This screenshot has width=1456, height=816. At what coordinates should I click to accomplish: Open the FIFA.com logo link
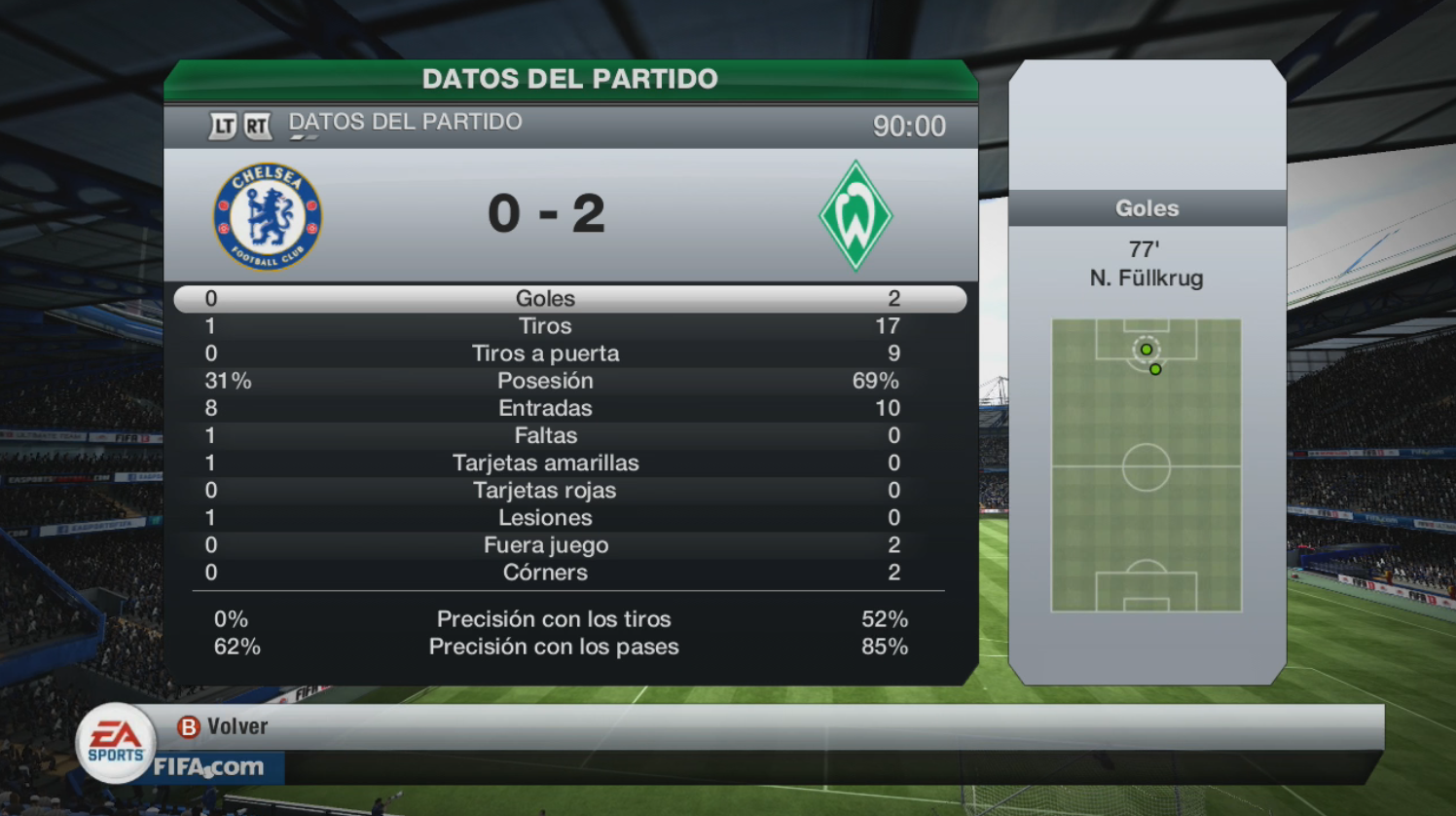pyautogui.click(x=208, y=767)
